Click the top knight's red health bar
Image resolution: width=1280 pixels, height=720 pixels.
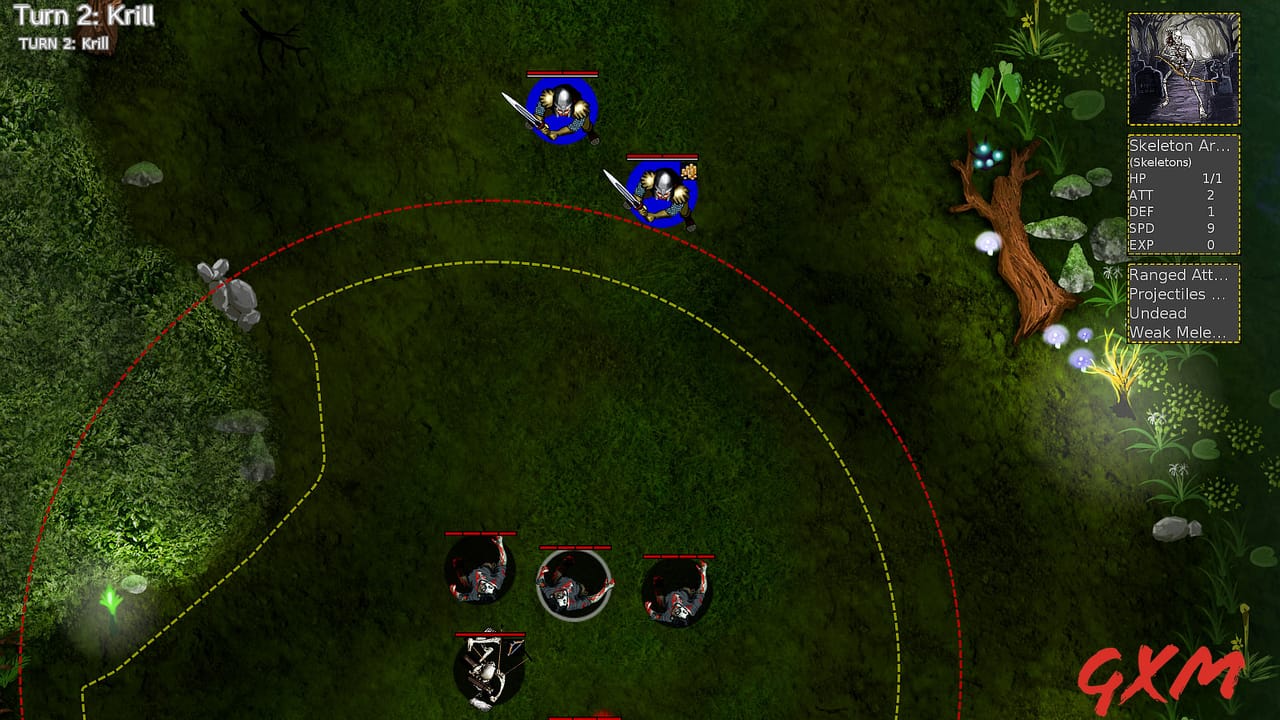click(x=563, y=74)
